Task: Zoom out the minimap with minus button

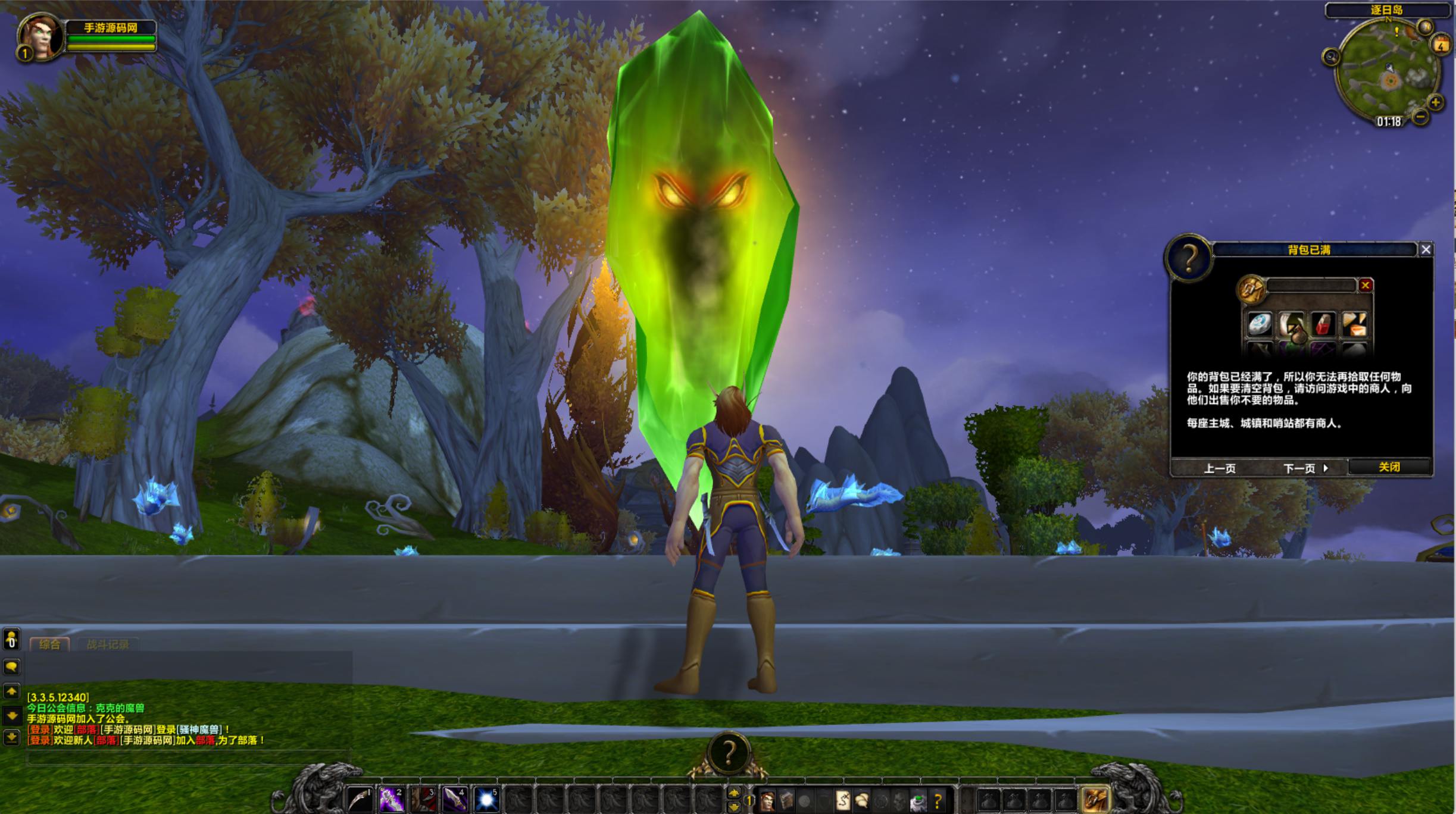Action: coord(1420,117)
